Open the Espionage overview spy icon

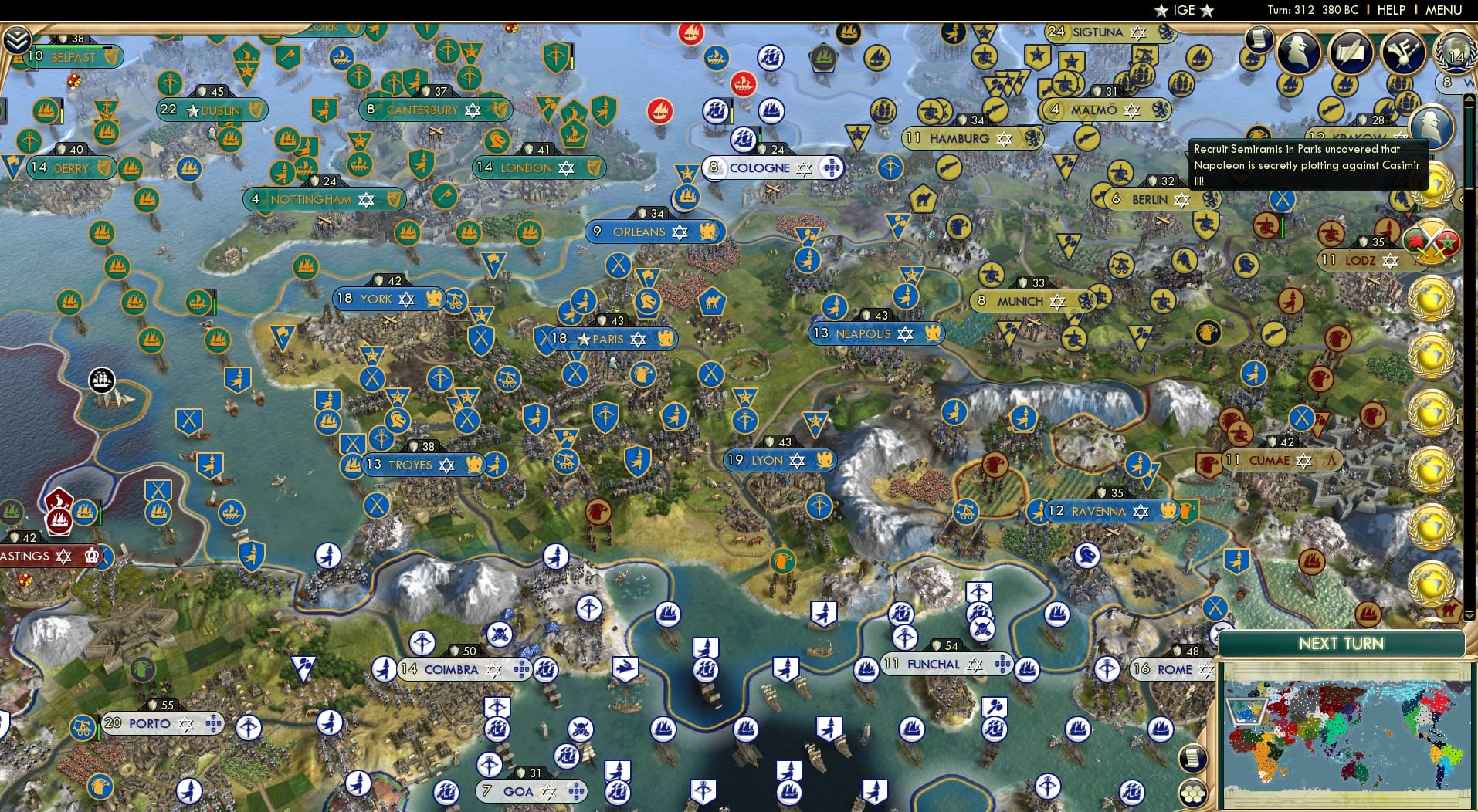point(1298,54)
